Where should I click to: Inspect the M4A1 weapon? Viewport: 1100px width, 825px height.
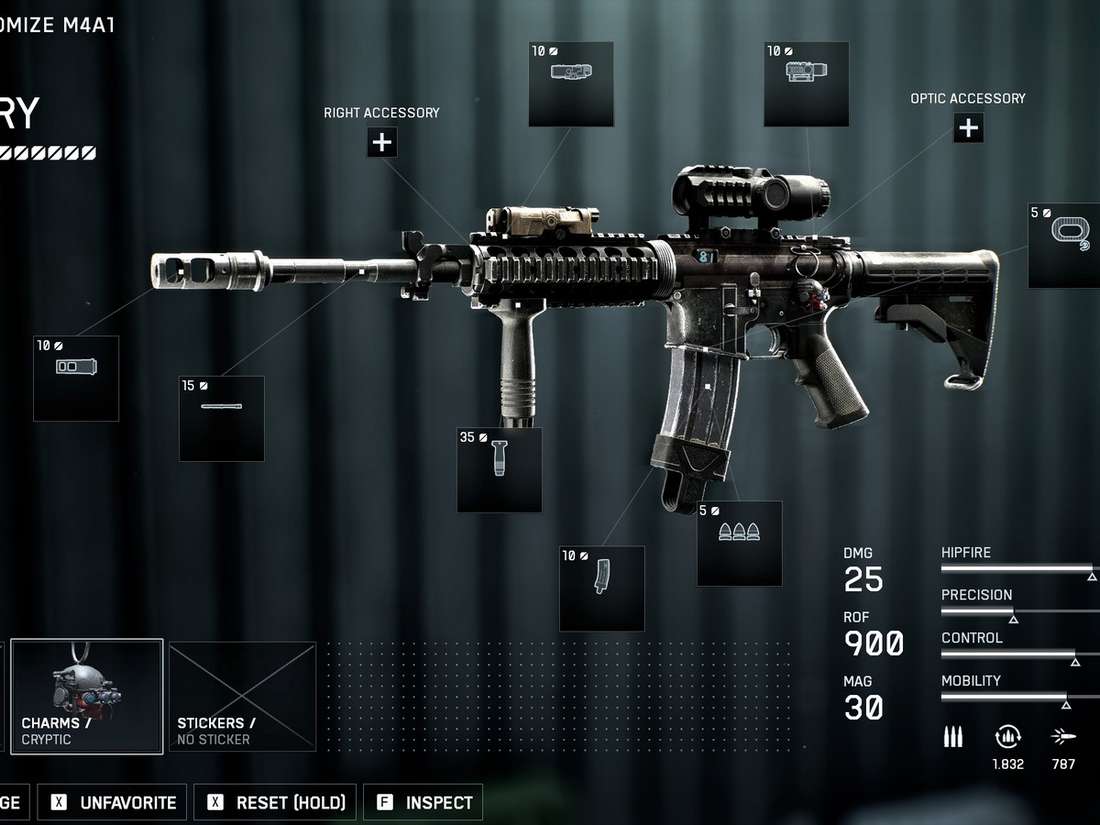[424, 802]
